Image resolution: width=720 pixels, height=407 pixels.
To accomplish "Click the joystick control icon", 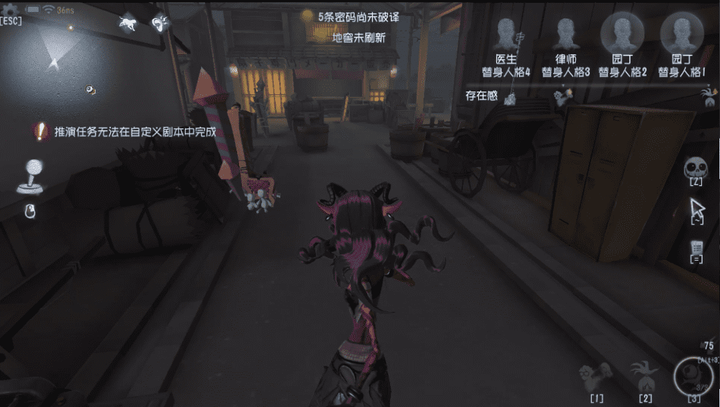I will point(28,176).
